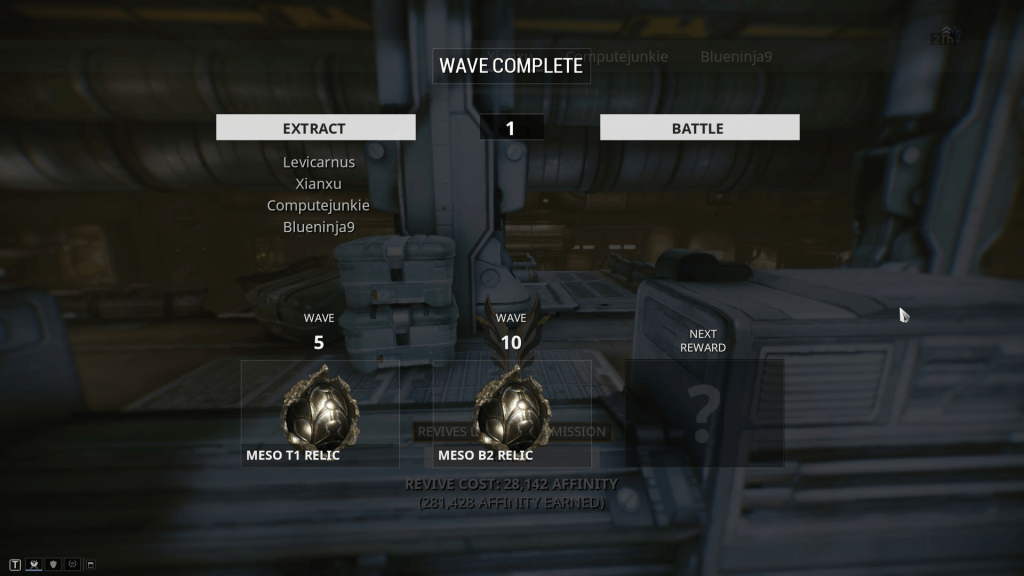Select the wave 10 Meso B2 Relic reward

pos(511,413)
